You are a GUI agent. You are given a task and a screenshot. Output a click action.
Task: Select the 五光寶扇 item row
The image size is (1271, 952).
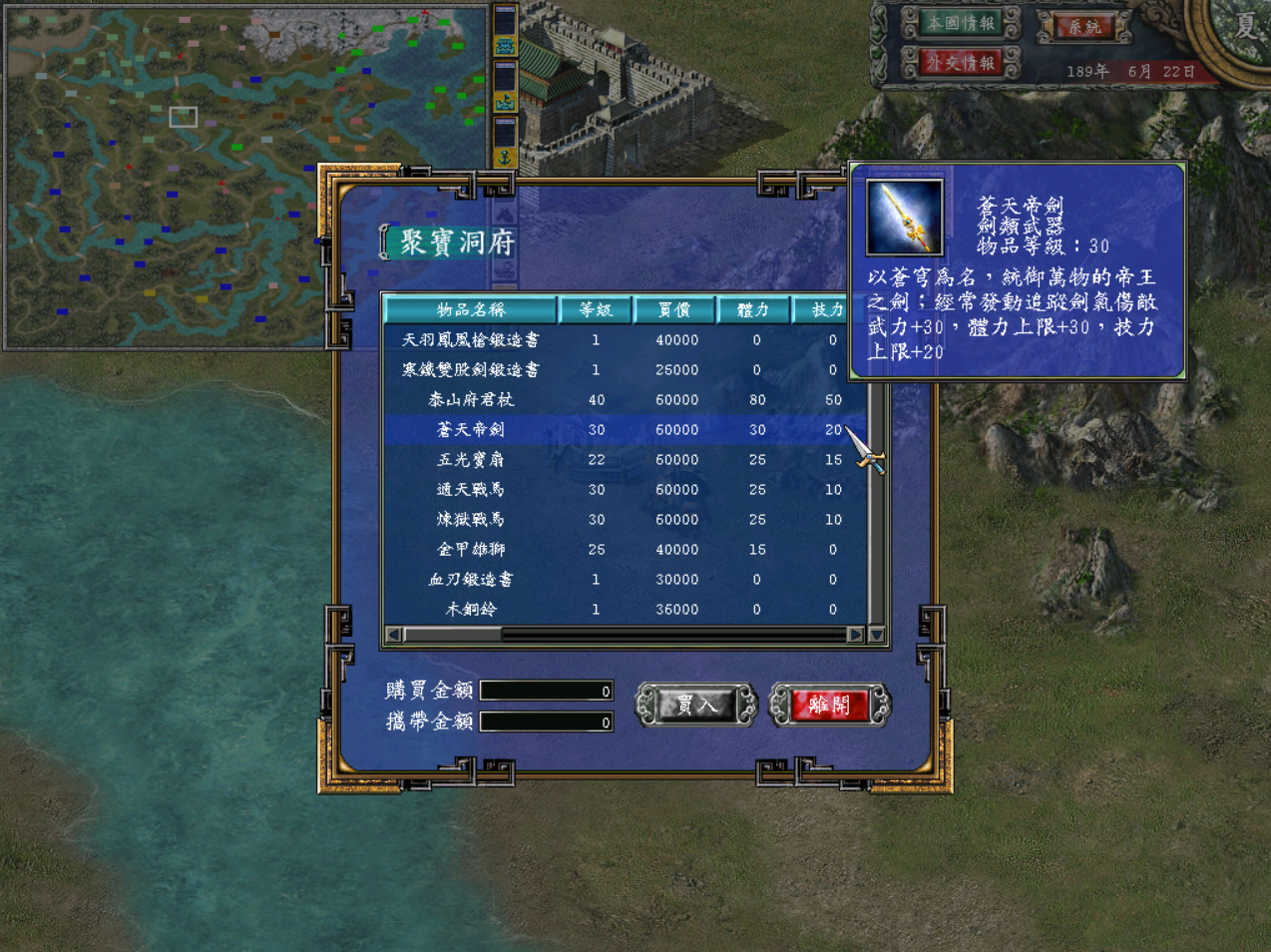(x=470, y=460)
